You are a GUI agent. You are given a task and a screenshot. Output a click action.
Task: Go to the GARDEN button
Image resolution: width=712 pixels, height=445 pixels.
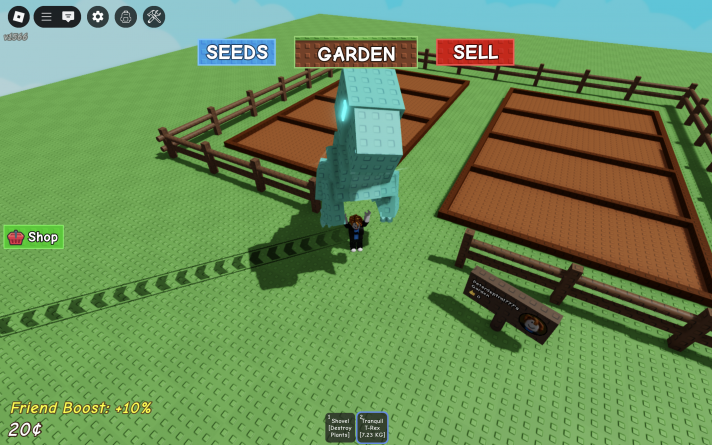click(356, 53)
